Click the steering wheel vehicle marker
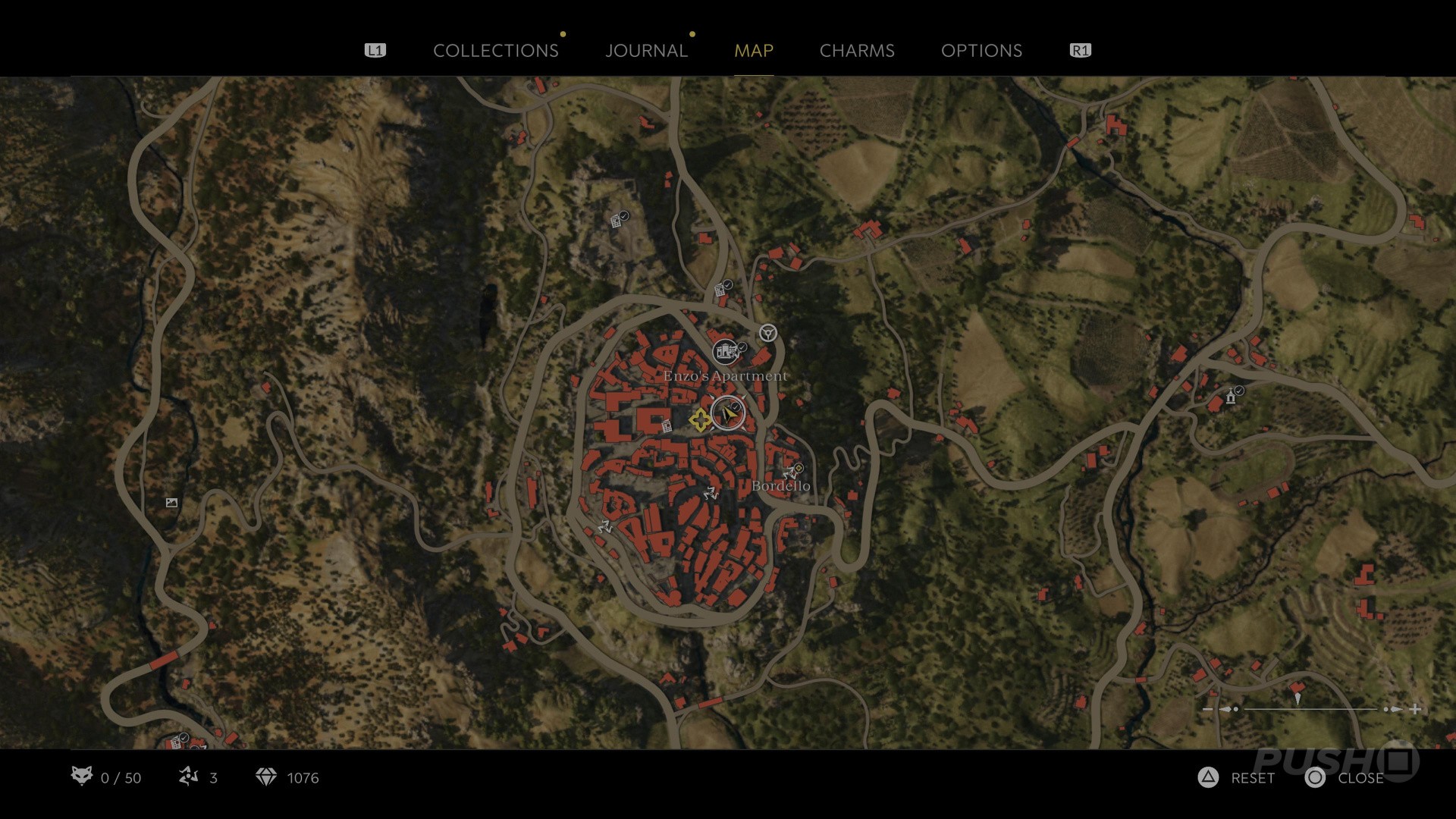This screenshot has height=819, width=1456. pos(768,333)
